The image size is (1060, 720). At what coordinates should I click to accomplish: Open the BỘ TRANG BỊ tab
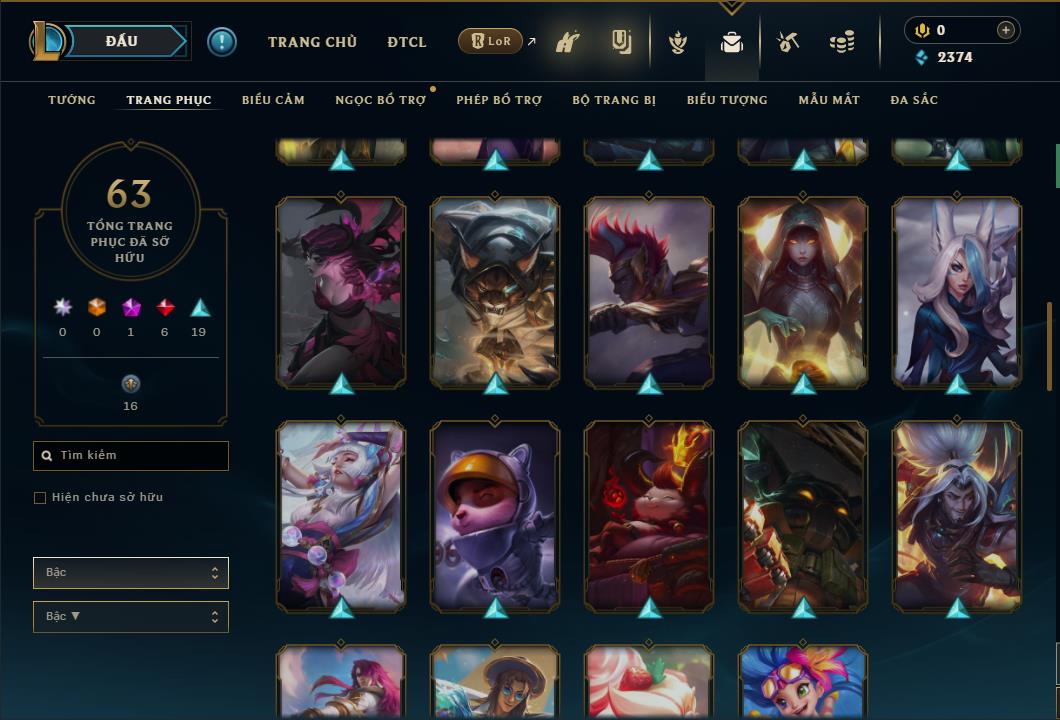pyautogui.click(x=614, y=100)
